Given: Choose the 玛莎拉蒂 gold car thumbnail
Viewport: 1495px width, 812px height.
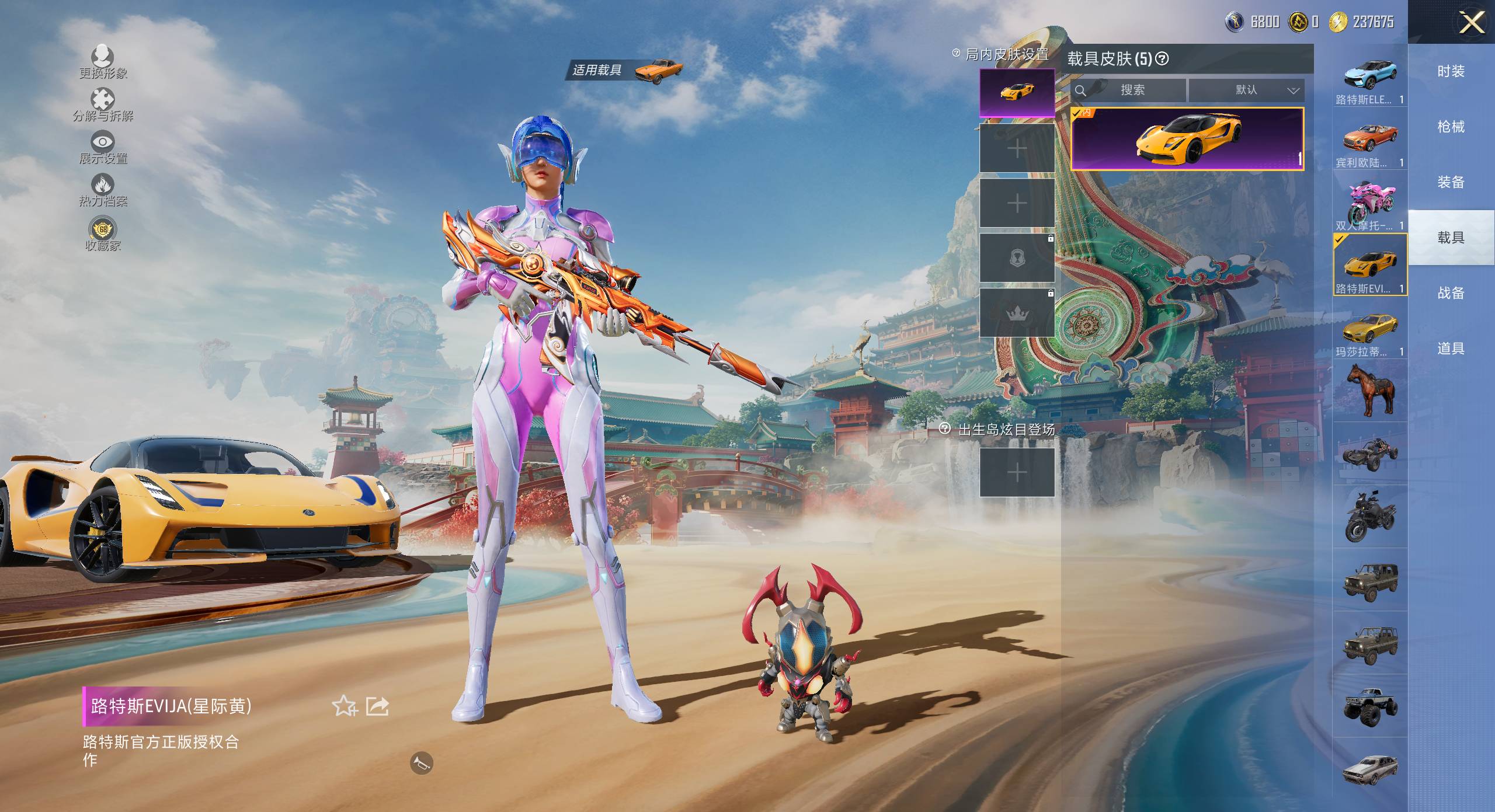Looking at the screenshot, I should pos(1369,330).
